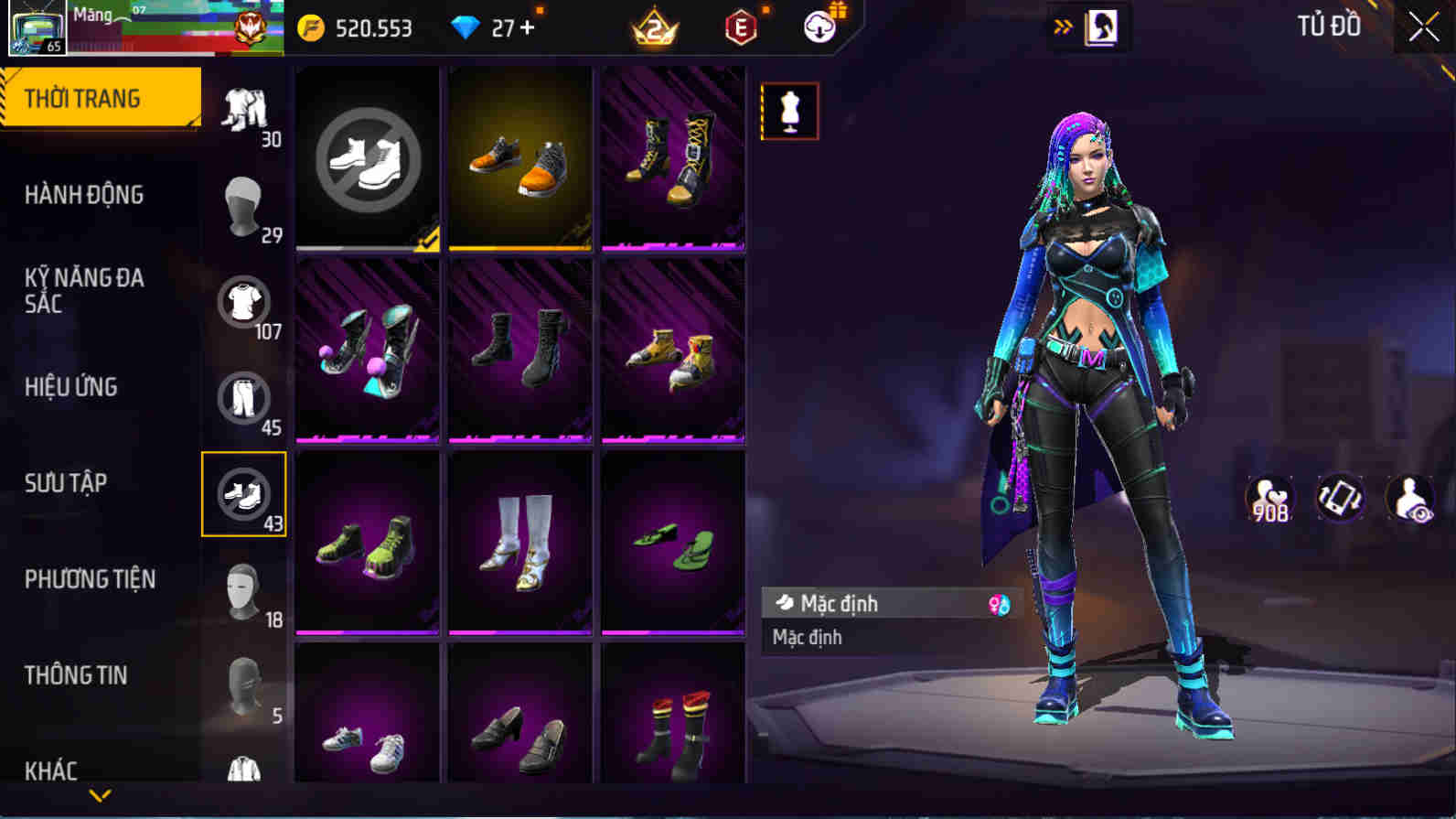Open the gift upload icon in the top bar
This screenshot has width=1456, height=819.
[819, 27]
